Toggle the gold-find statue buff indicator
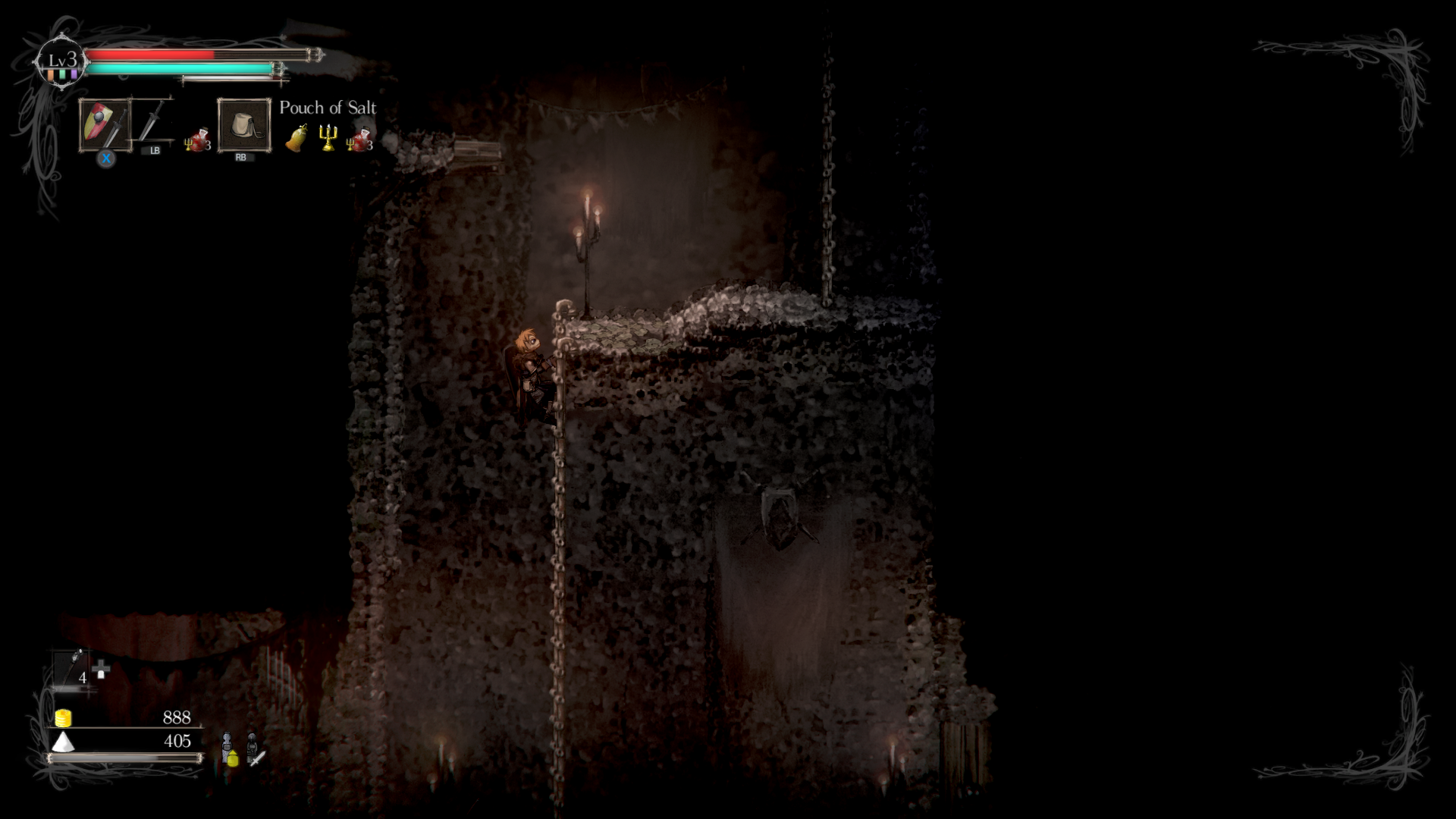Image resolution: width=1456 pixels, height=819 pixels. click(230, 749)
